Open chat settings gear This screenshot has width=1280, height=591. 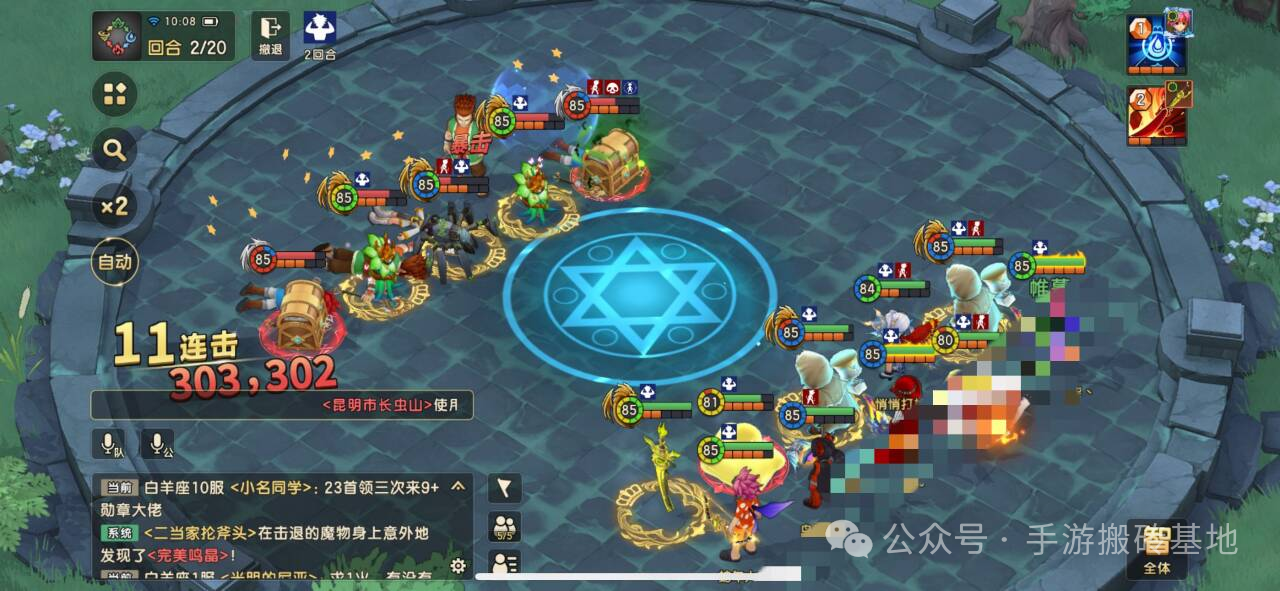tap(458, 566)
